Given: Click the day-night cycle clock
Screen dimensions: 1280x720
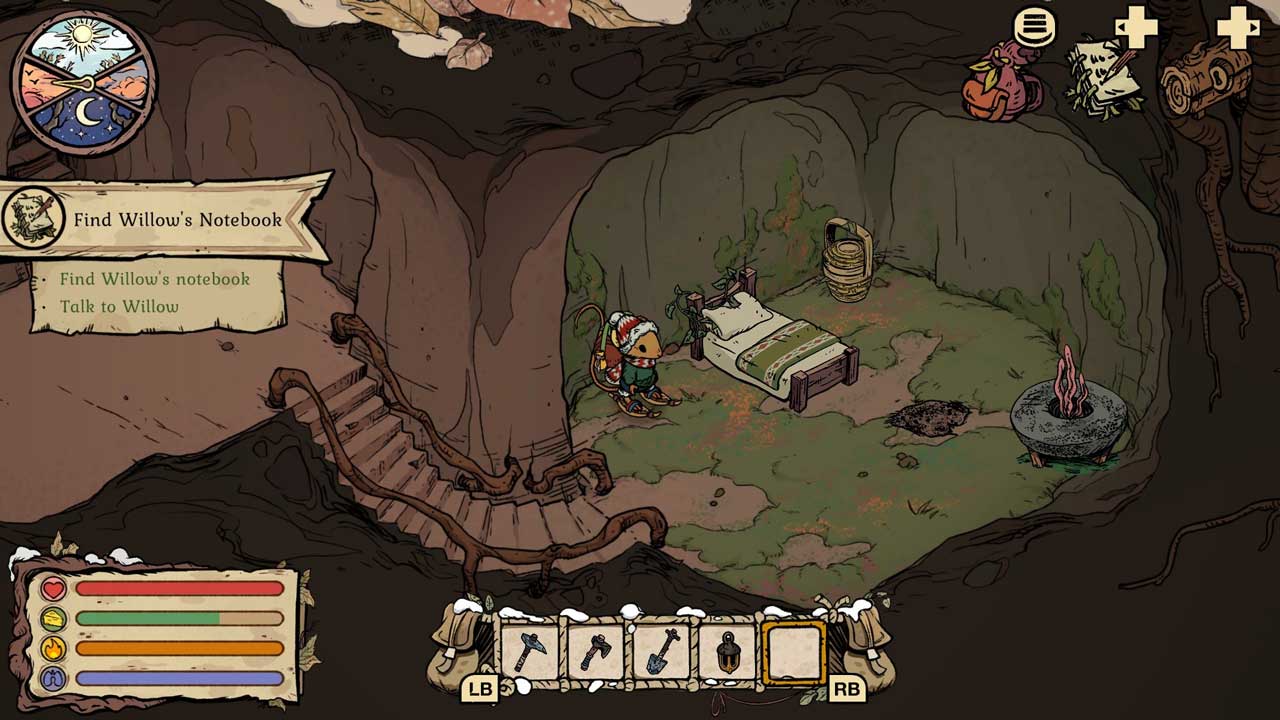Looking at the screenshot, I should click(x=83, y=83).
